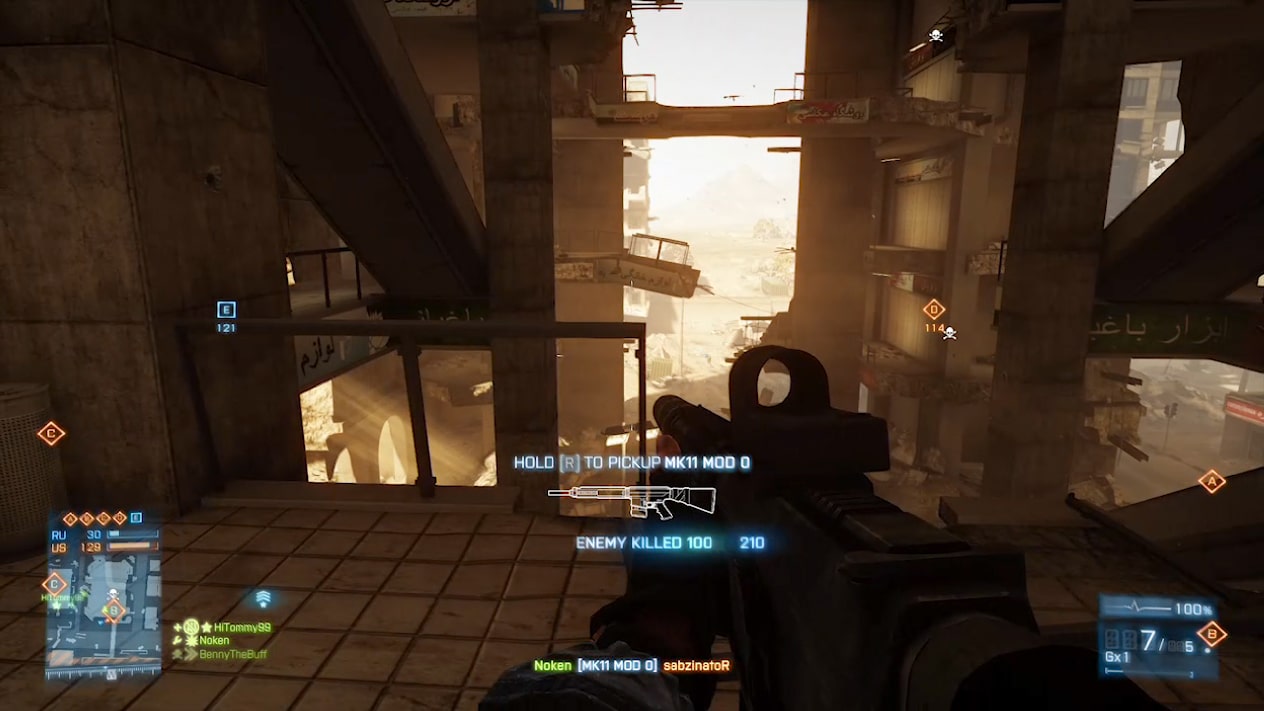Select Noken in the squad list
This screenshot has height=711, width=1264.
pyautogui.click(x=214, y=641)
